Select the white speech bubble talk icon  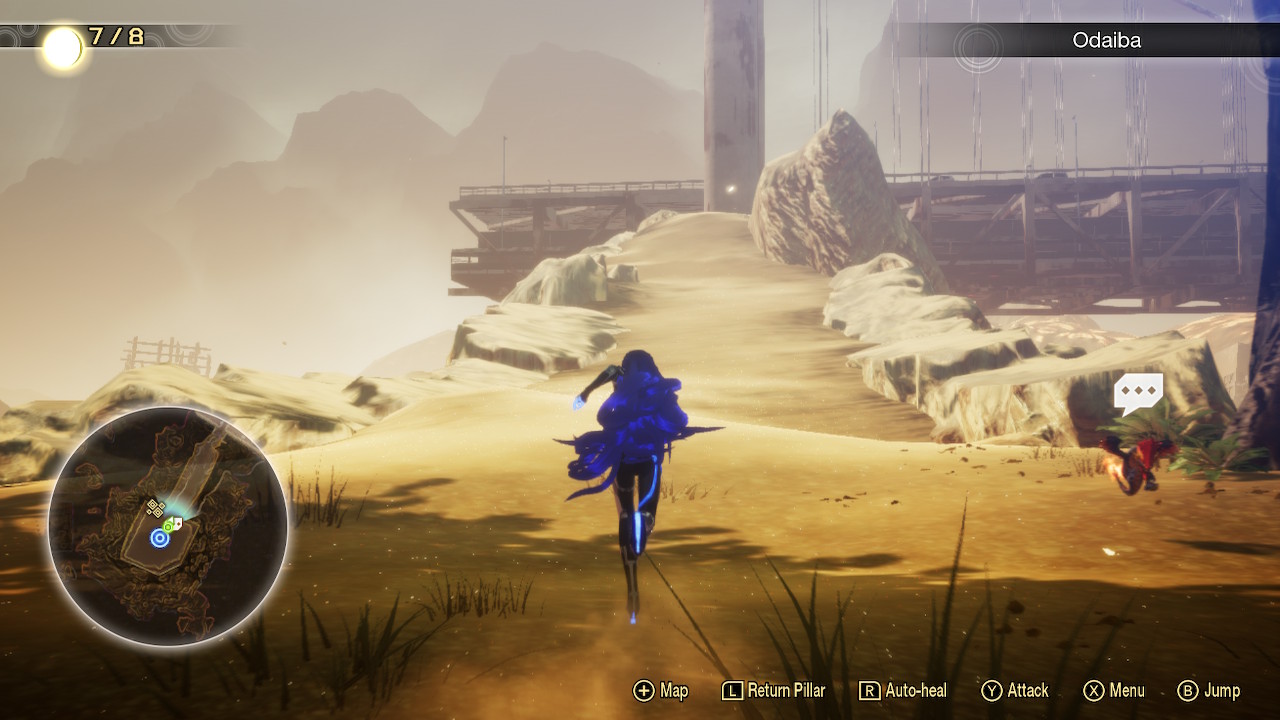[x=1138, y=393]
